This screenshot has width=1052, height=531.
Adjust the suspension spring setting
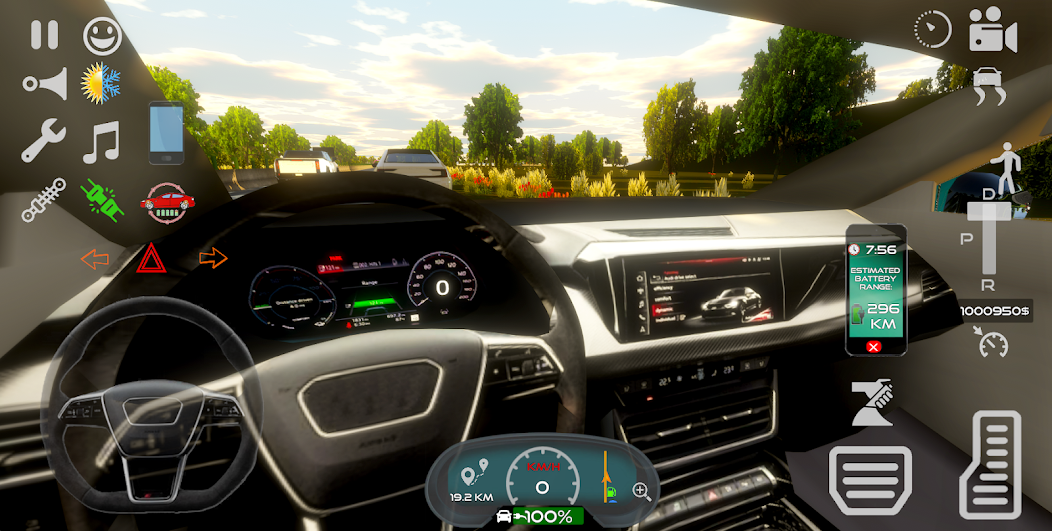pos(43,200)
